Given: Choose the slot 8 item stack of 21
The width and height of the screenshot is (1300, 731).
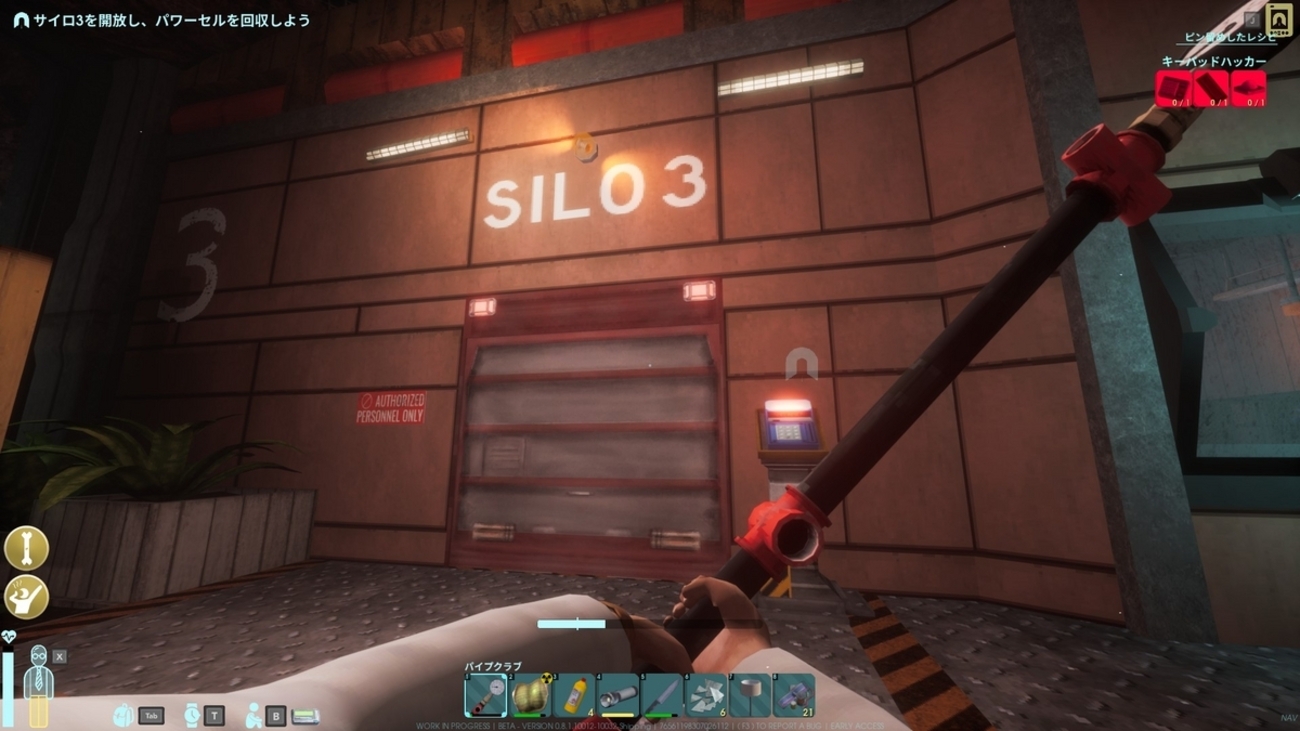Looking at the screenshot, I should [794, 695].
